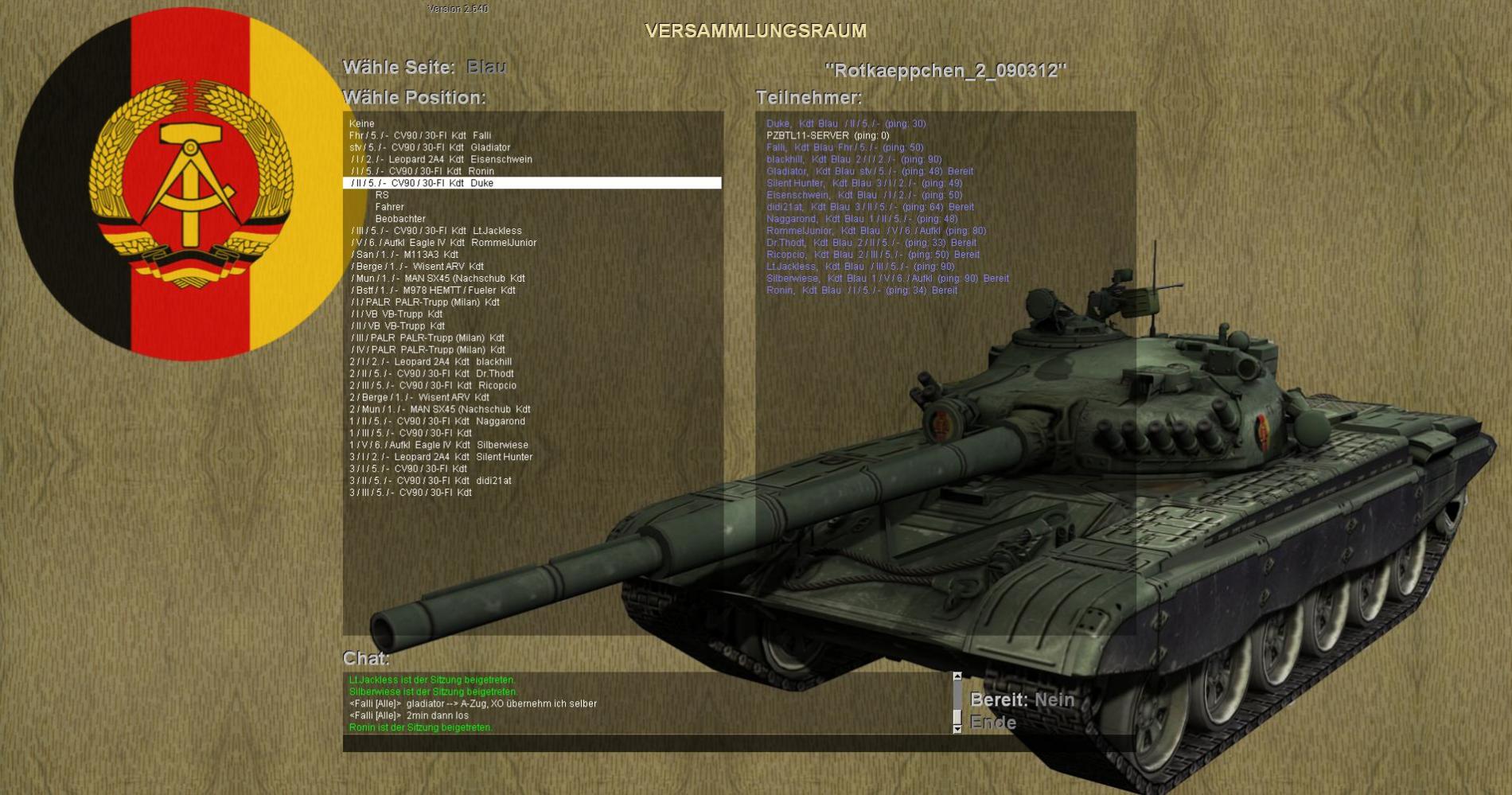Choose Eagle IV Kdt Silberwiese position
The image size is (1512, 795).
pos(438,445)
